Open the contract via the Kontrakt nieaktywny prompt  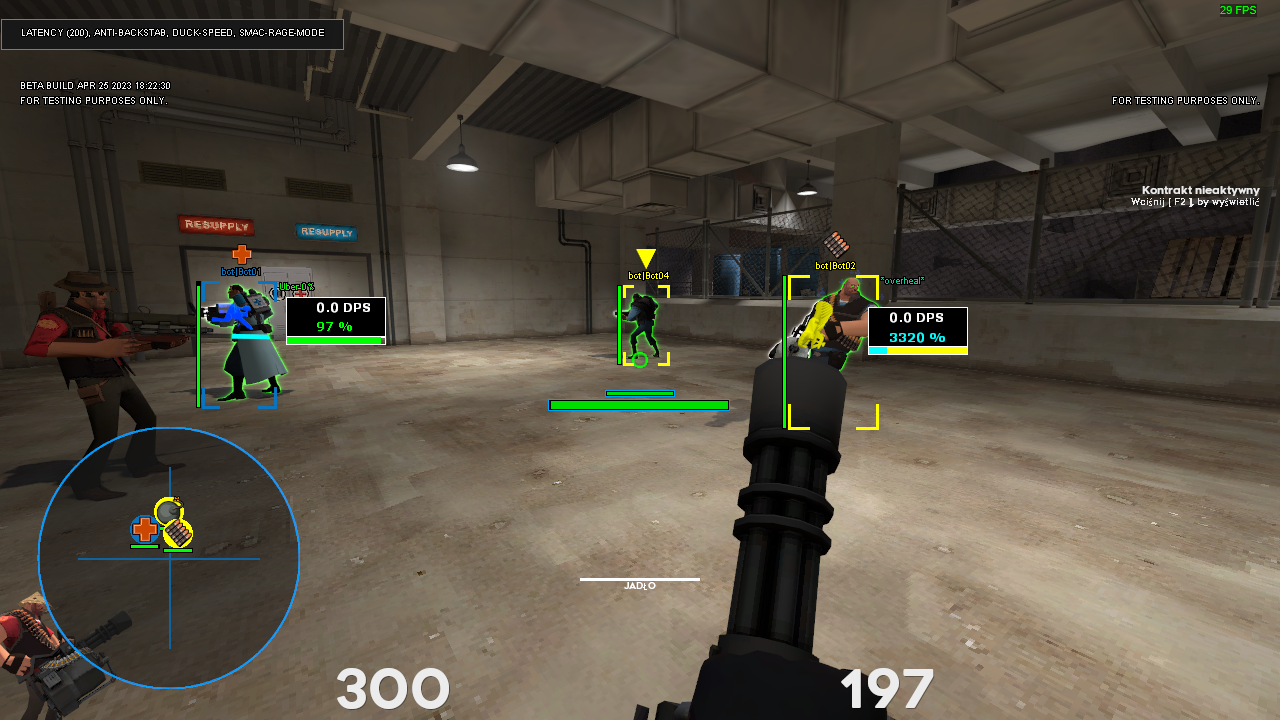tap(1200, 190)
